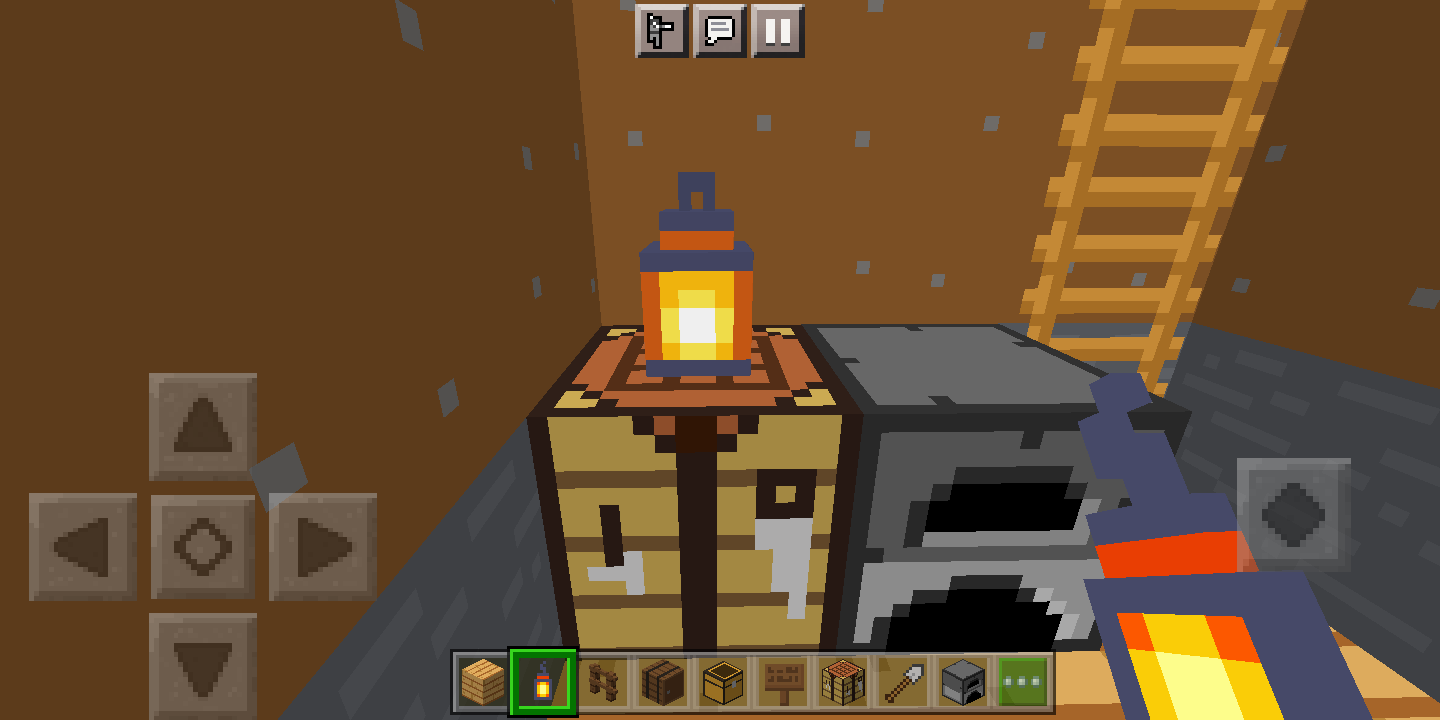Open the chat window
The image size is (1440, 720).
pos(722,30)
